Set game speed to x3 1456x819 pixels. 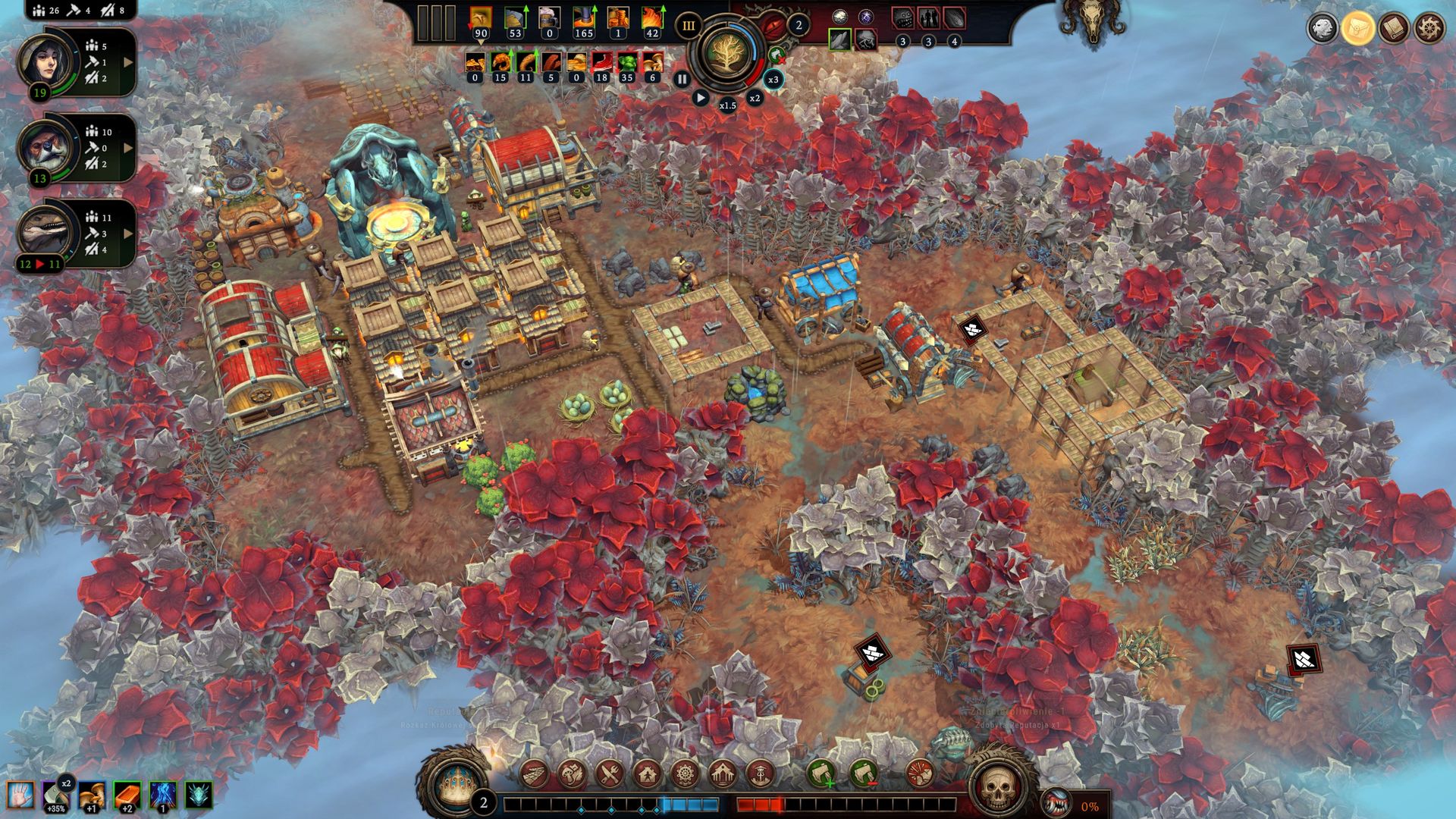pos(773,80)
